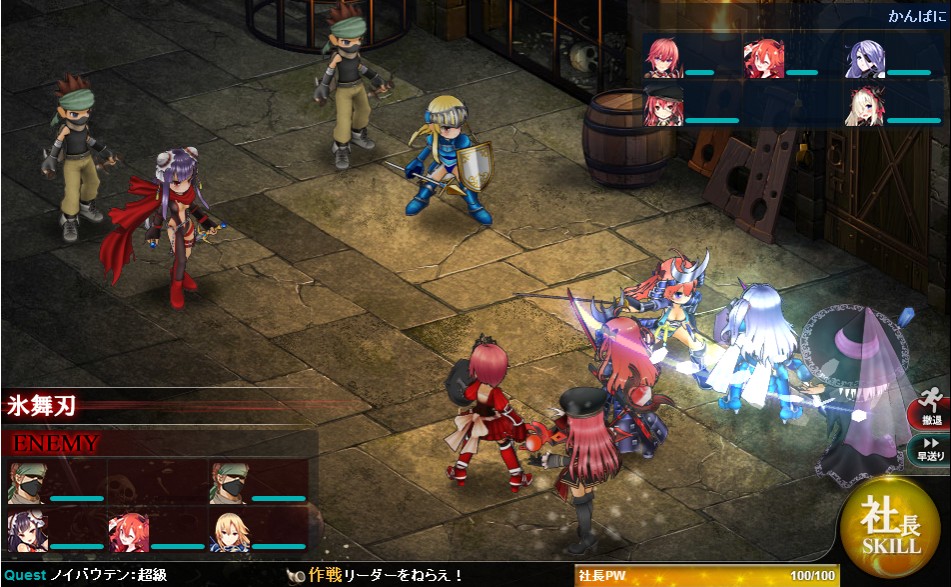This screenshot has height=587, width=951.
Task: Choose the dark-haired enemy portrait with white headdress
Action: [x=26, y=530]
